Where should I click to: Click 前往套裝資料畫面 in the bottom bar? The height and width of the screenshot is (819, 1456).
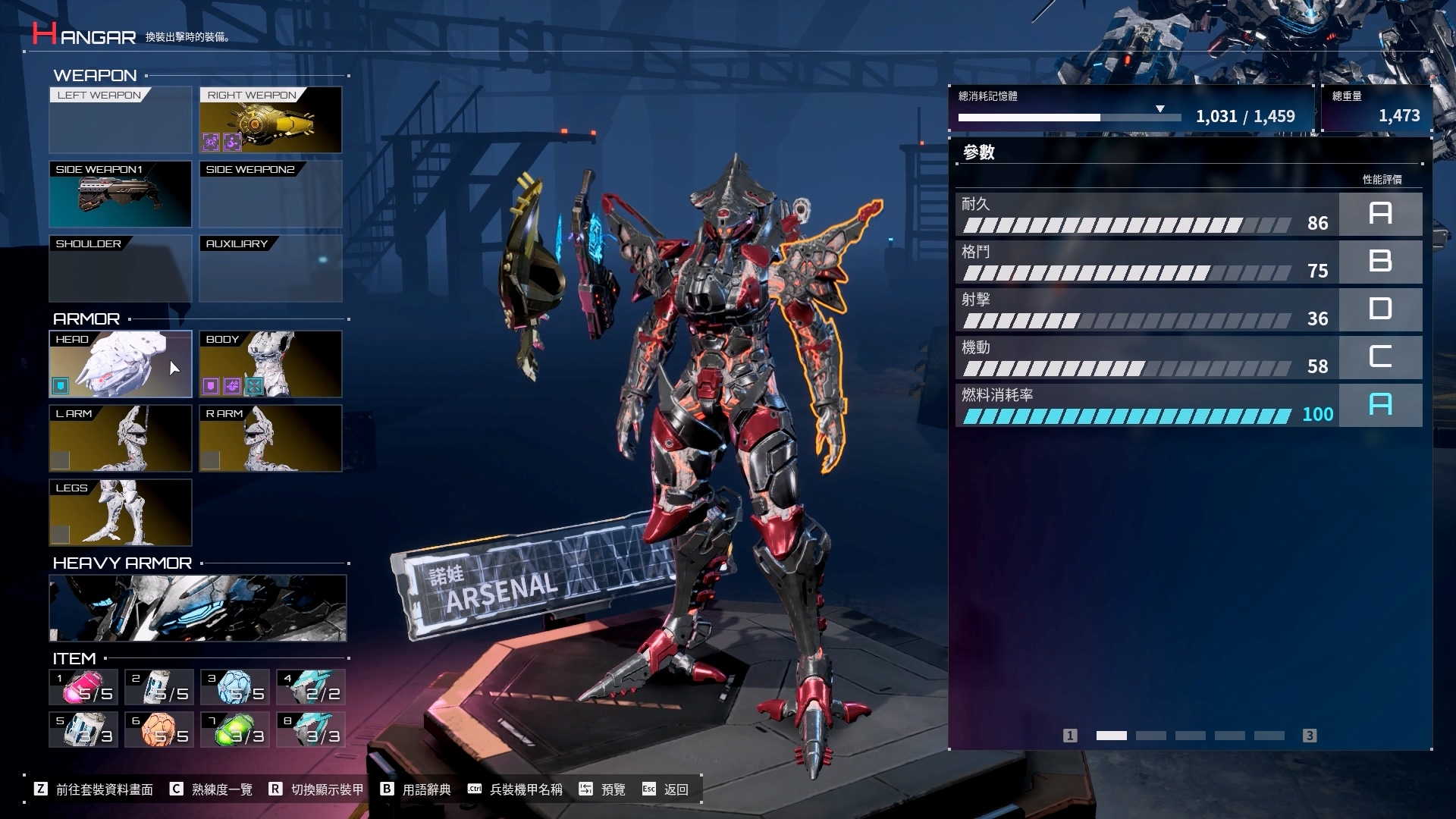tap(103, 789)
